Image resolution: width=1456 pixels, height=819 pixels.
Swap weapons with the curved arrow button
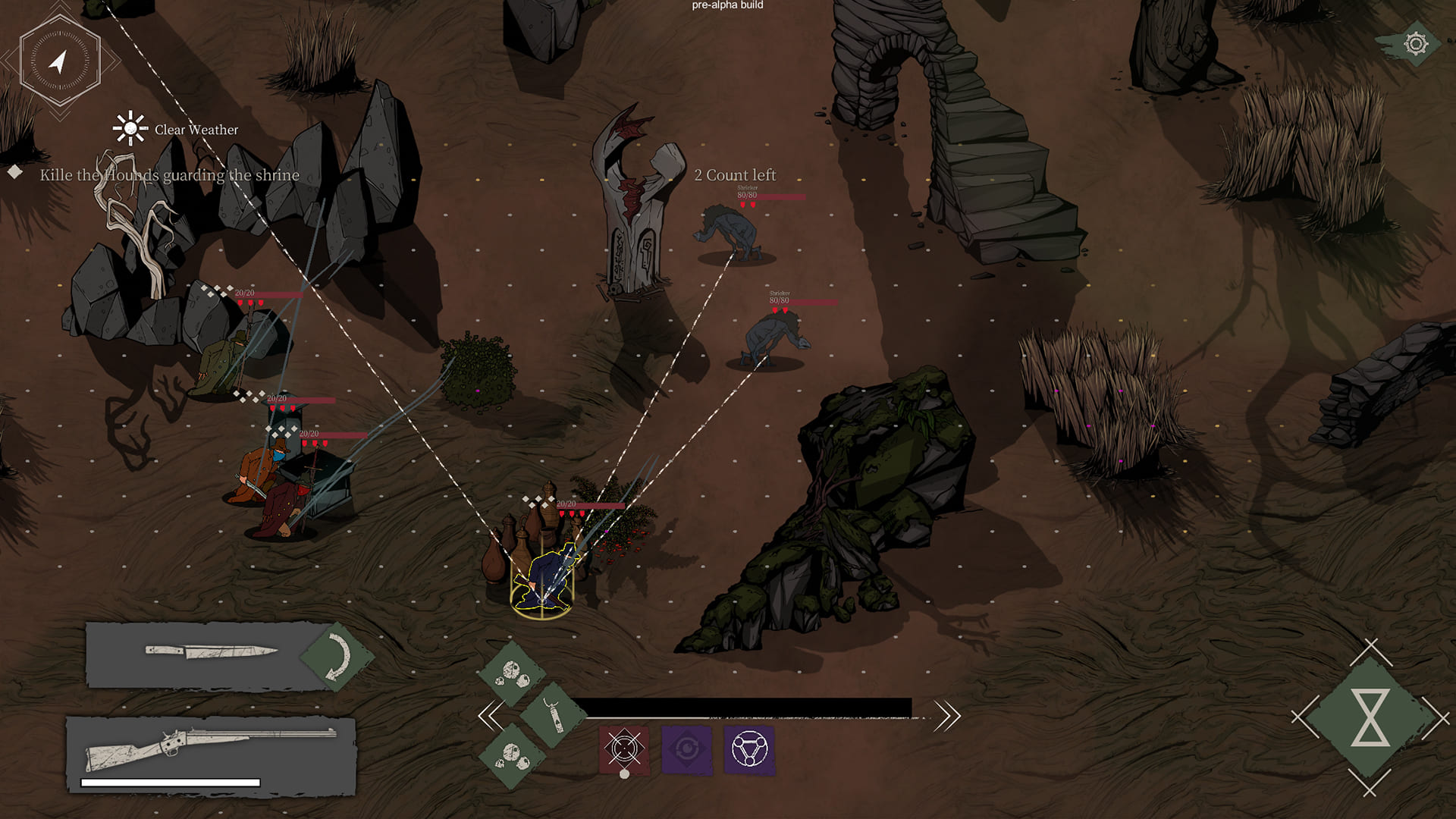336,657
